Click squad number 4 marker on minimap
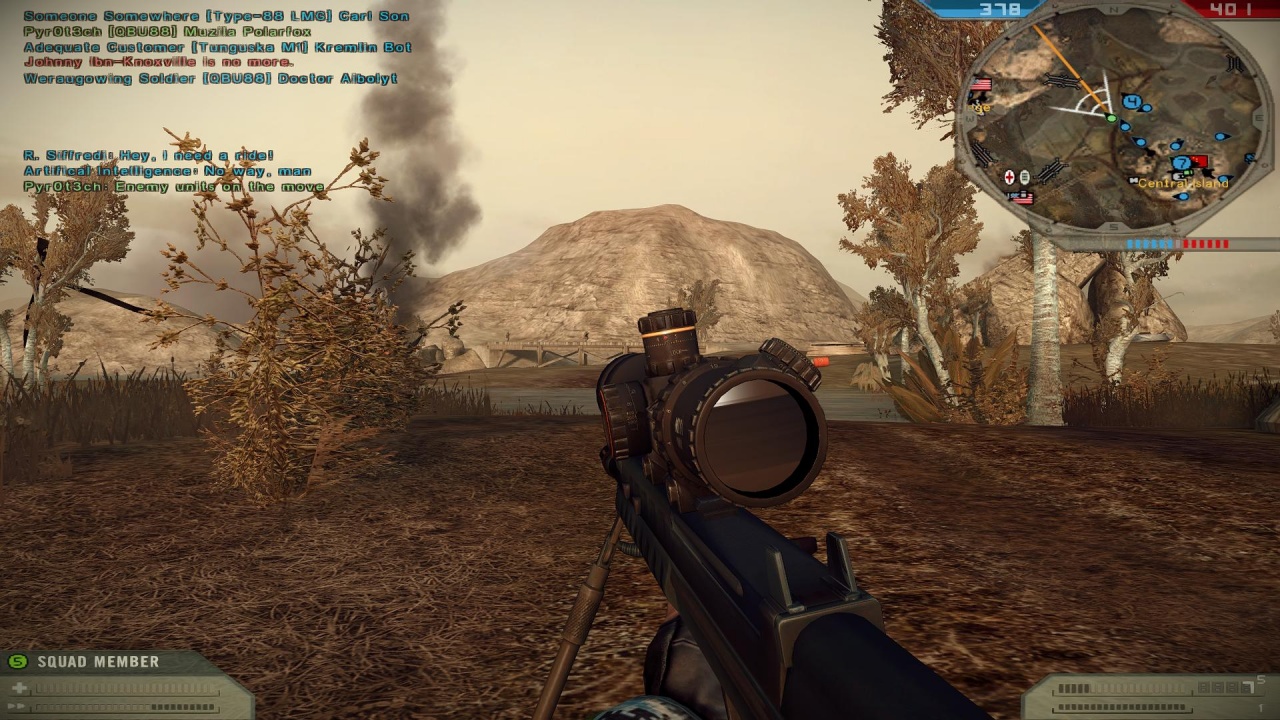 (x=1131, y=101)
